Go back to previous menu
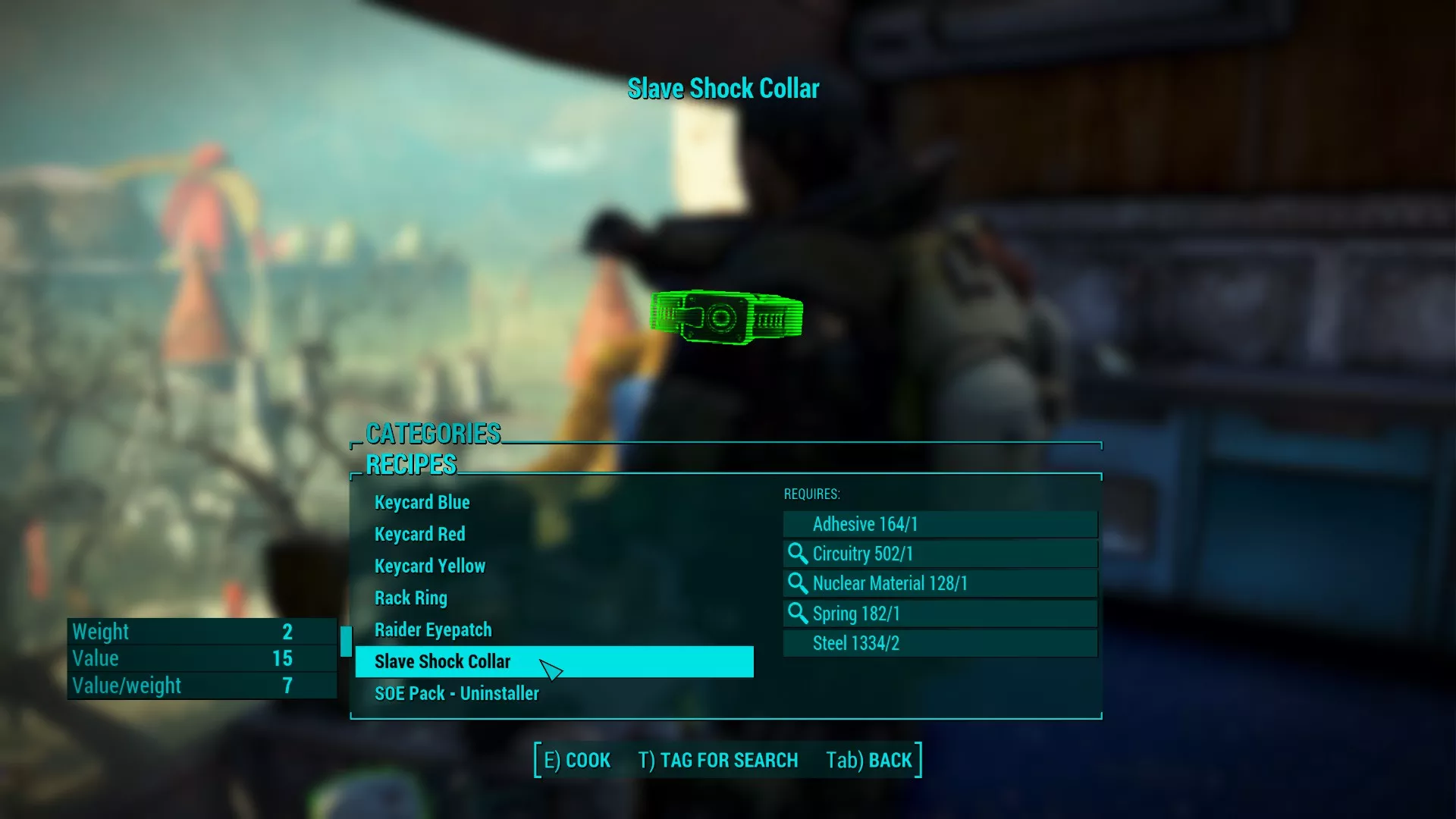 click(x=869, y=761)
